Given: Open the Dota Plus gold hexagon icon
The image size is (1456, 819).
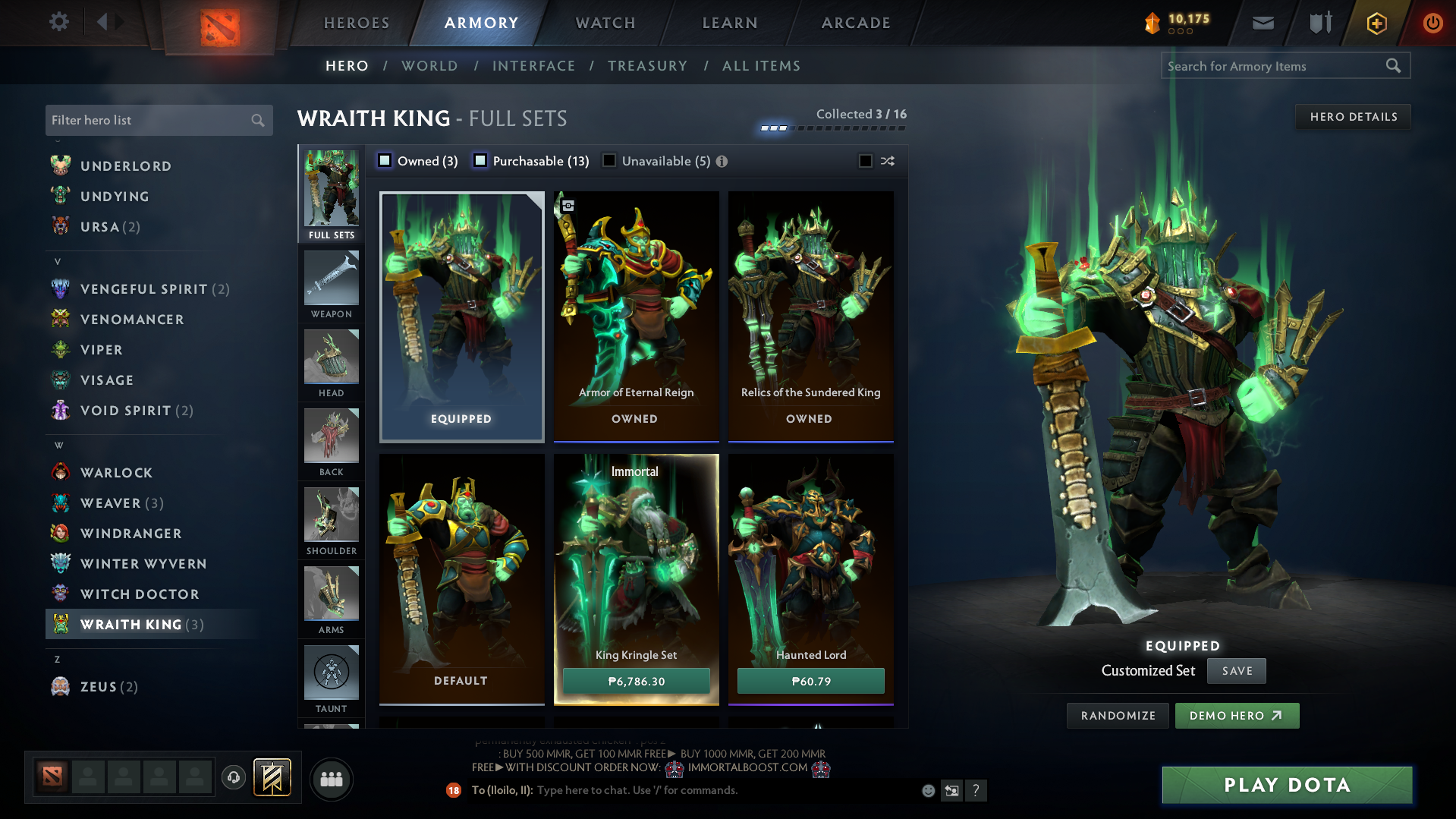Looking at the screenshot, I should point(1376,23).
